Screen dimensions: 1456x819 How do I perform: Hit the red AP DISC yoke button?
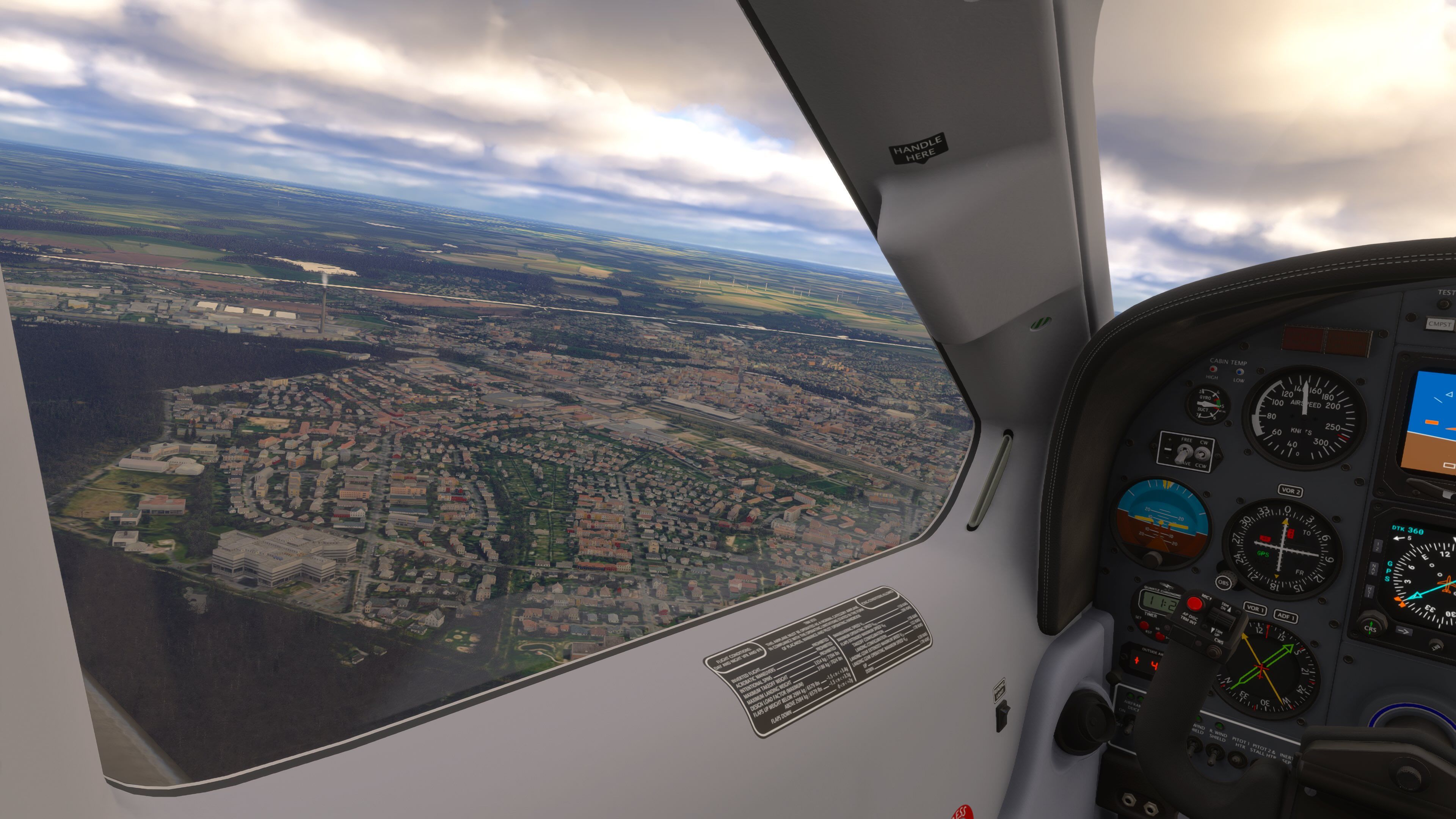[x=1194, y=604]
